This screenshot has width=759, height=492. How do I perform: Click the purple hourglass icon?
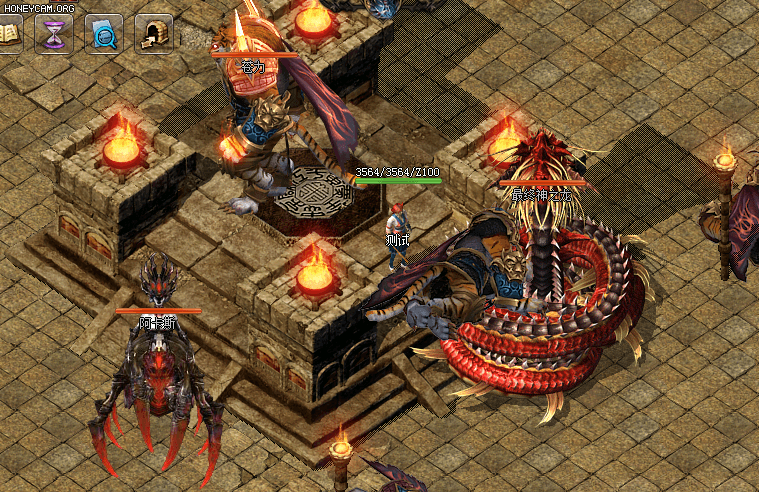tap(54, 33)
